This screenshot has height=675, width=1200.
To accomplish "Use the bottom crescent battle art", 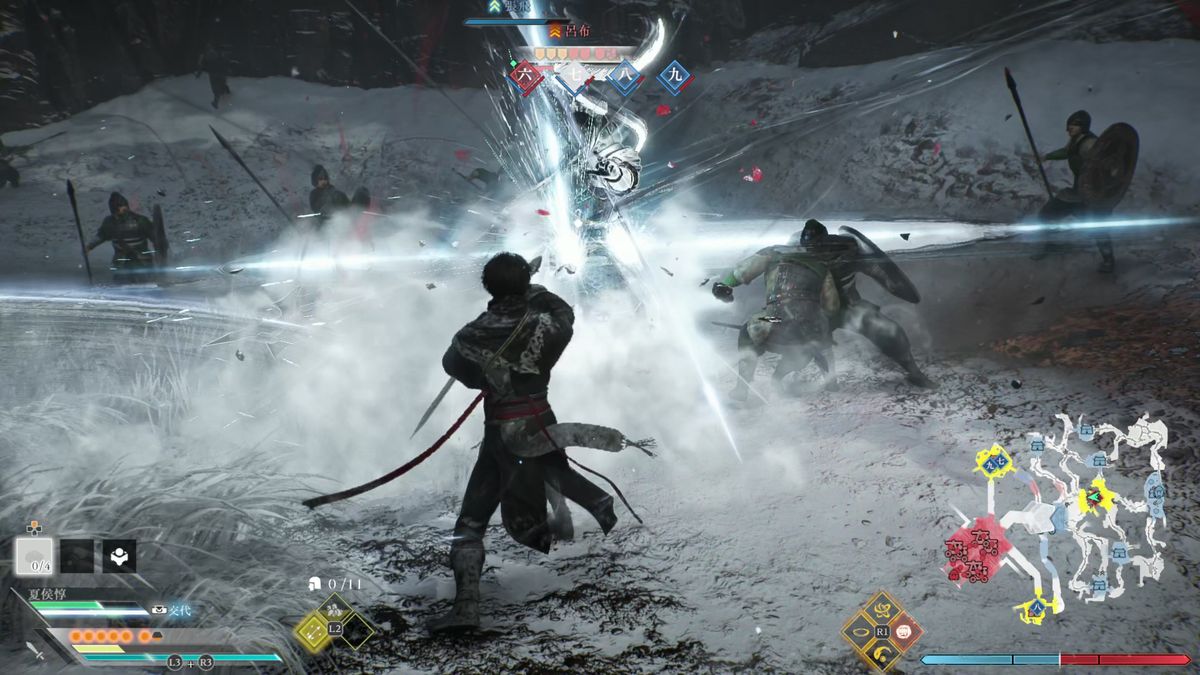I will coord(882,655).
